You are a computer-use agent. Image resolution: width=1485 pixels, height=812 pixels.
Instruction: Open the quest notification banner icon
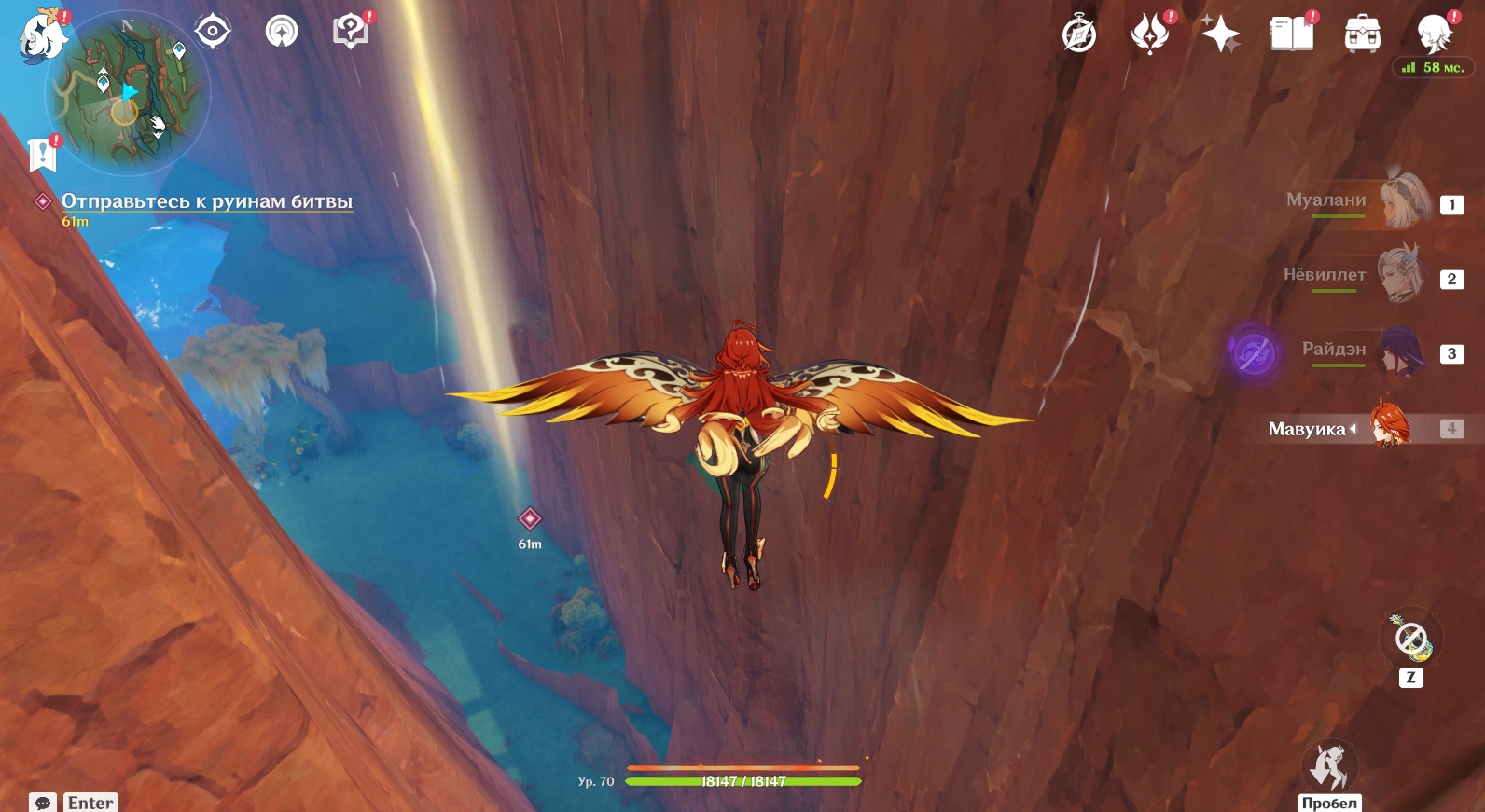[43, 154]
